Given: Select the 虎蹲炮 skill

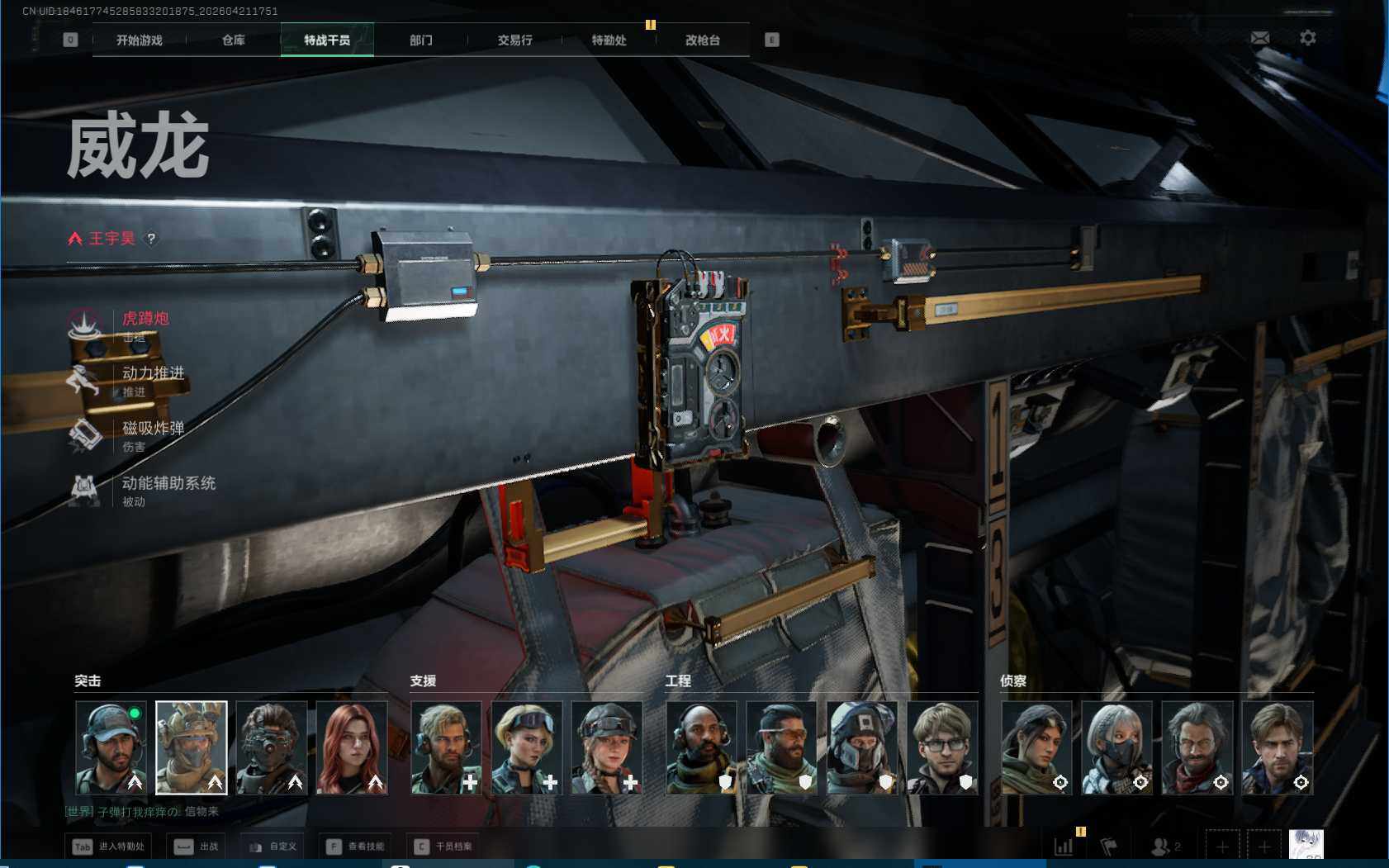Looking at the screenshot, I should [145, 319].
